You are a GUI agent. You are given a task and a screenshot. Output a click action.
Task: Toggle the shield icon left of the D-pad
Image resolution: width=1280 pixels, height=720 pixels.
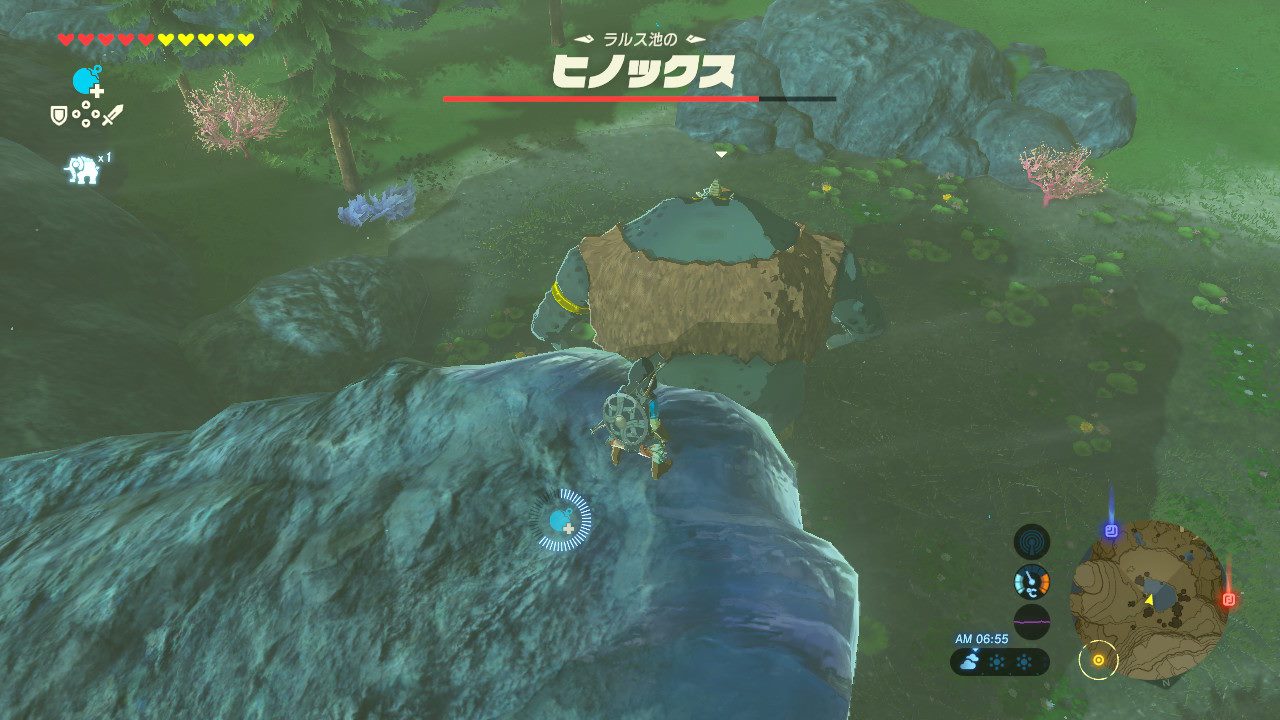point(59,116)
